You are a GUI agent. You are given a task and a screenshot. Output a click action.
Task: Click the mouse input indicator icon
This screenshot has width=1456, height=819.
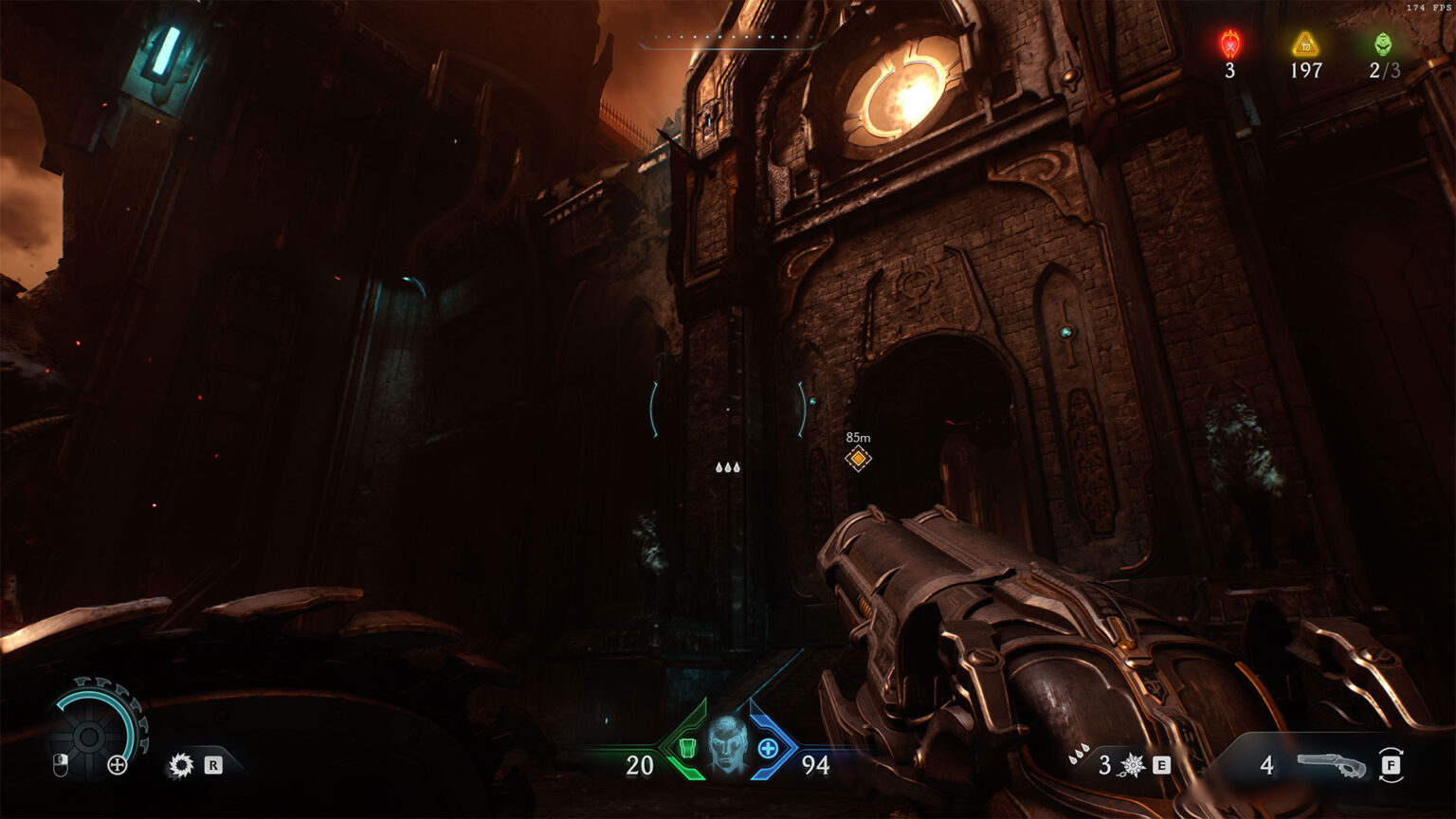60,764
